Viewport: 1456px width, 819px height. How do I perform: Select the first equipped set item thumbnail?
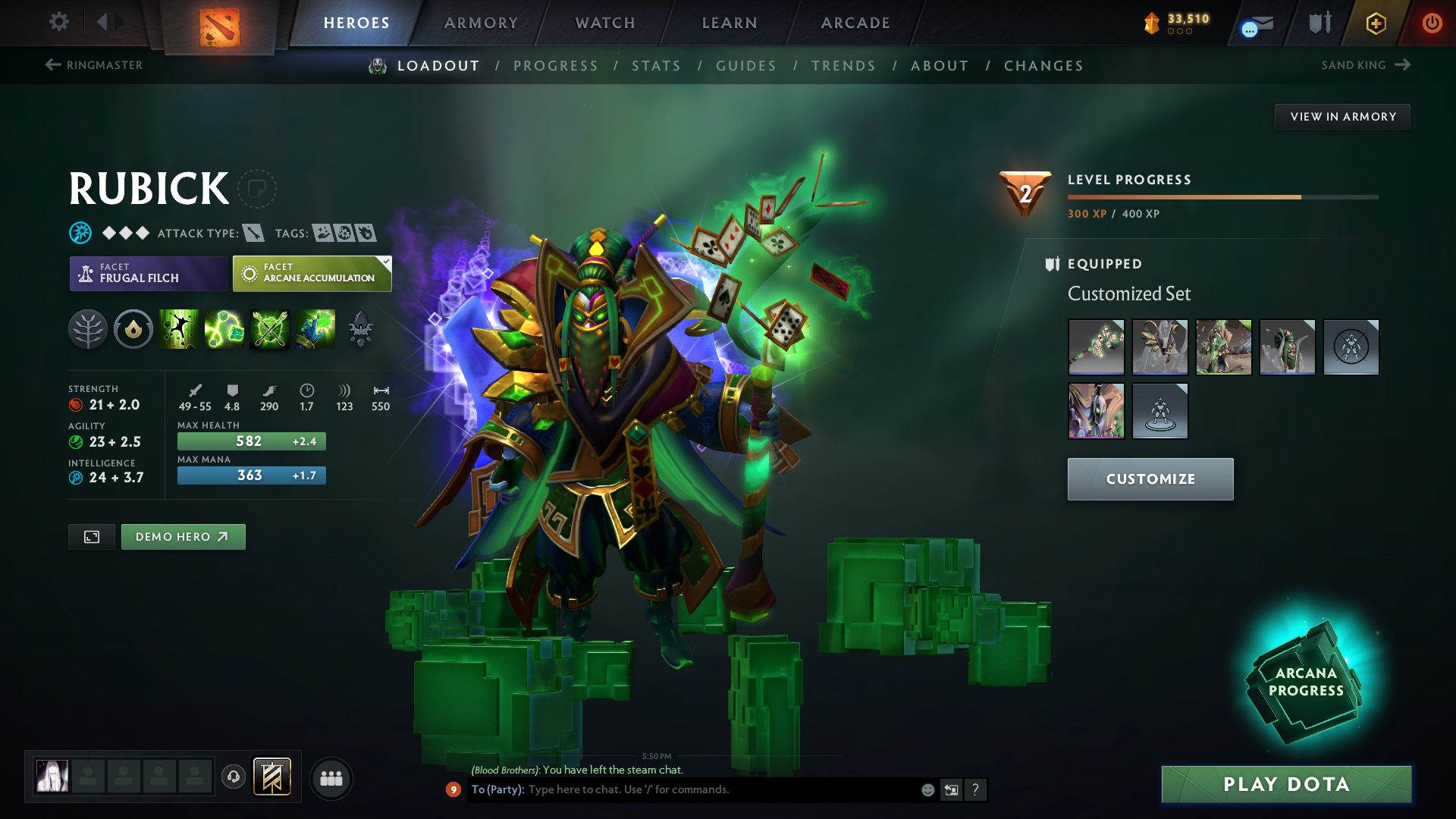(x=1096, y=347)
